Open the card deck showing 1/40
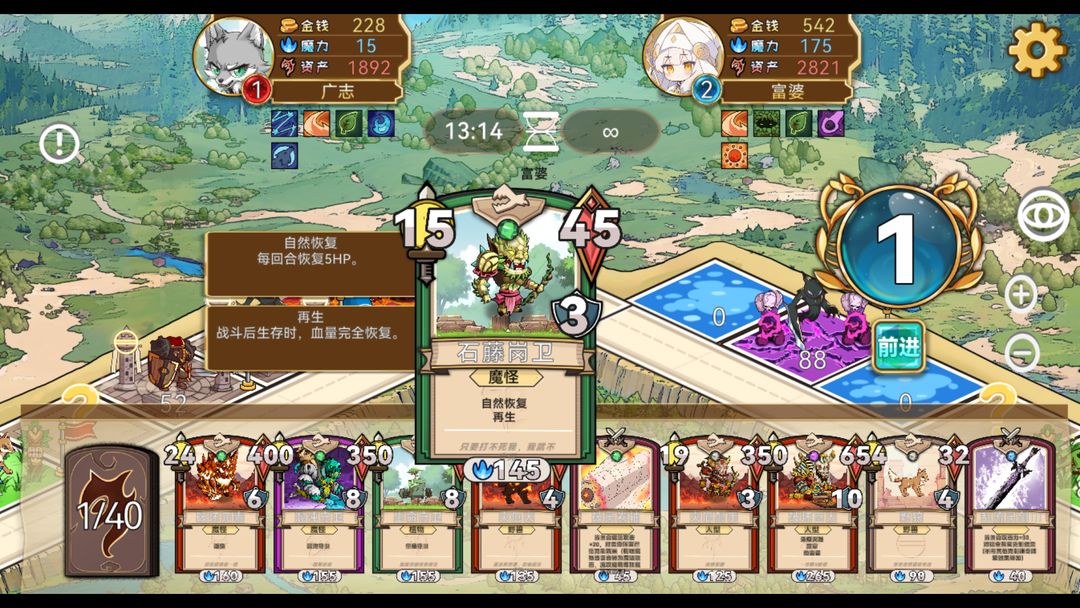Image resolution: width=1080 pixels, height=608 pixels. click(110, 512)
